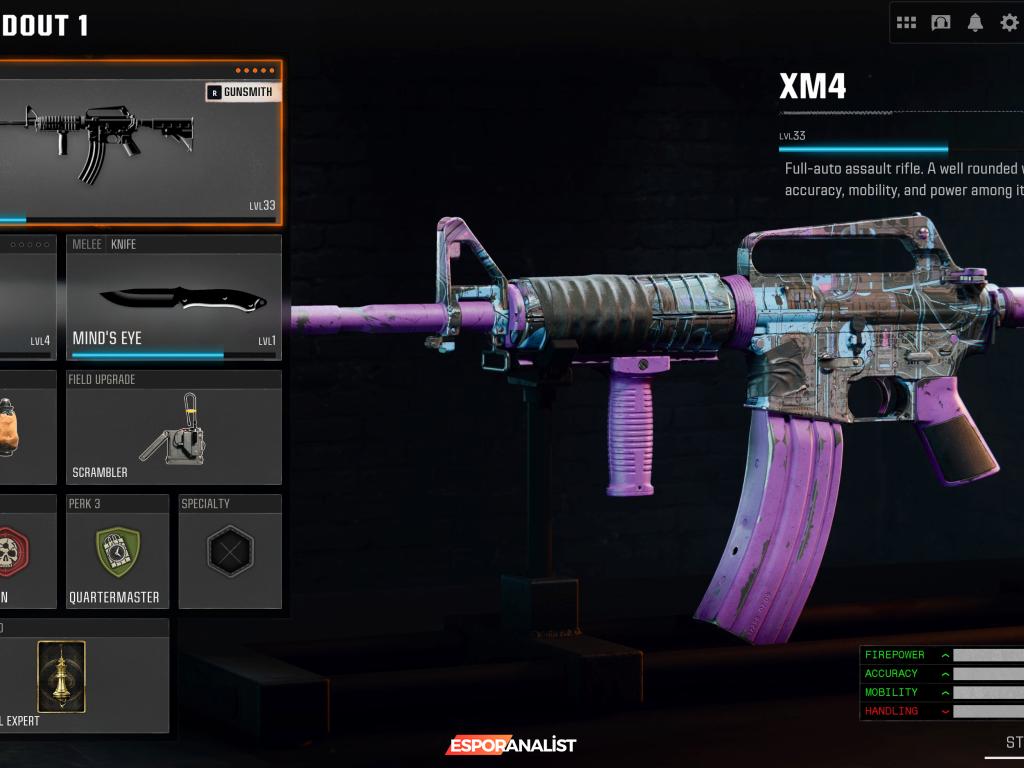Image resolution: width=1024 pixels, height=768 pixels.
Task: Select the gold chess piece wildcard slot
Action: [62, 676]
